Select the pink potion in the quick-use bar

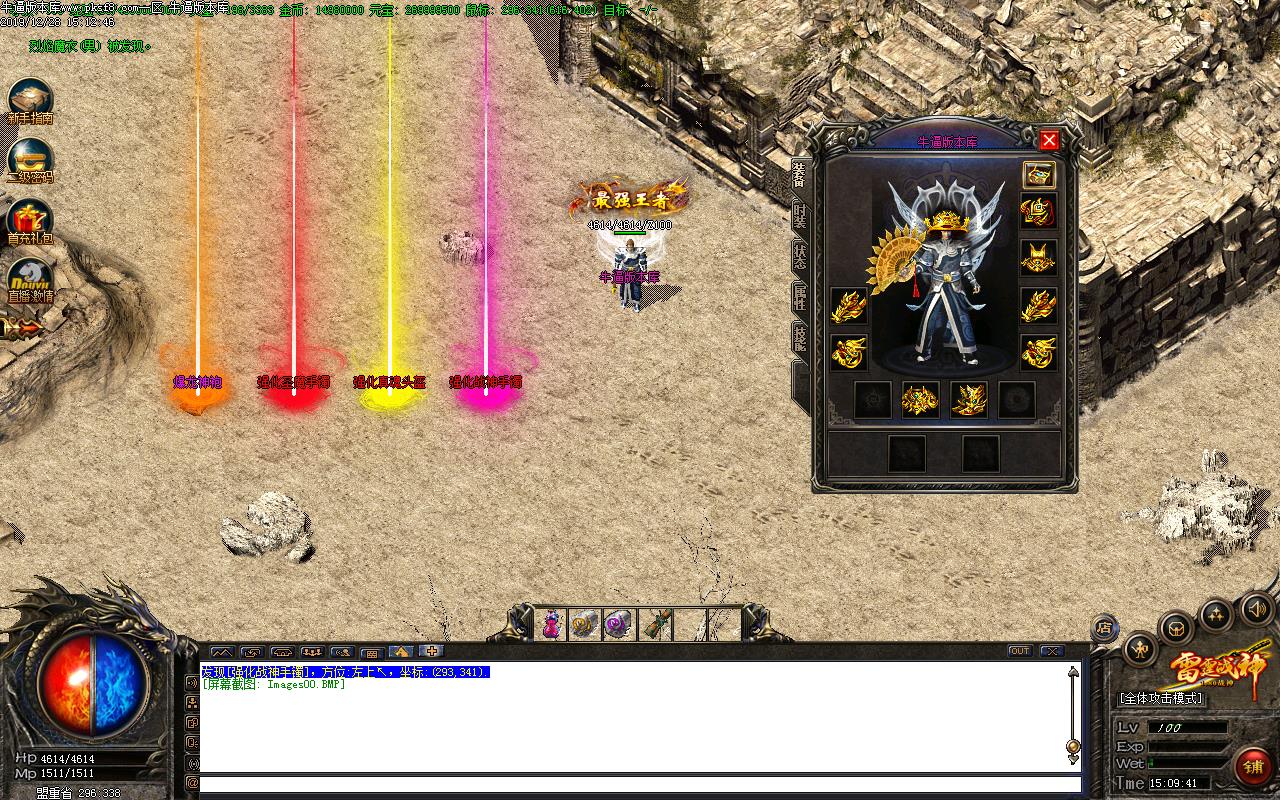pos(551,623)
